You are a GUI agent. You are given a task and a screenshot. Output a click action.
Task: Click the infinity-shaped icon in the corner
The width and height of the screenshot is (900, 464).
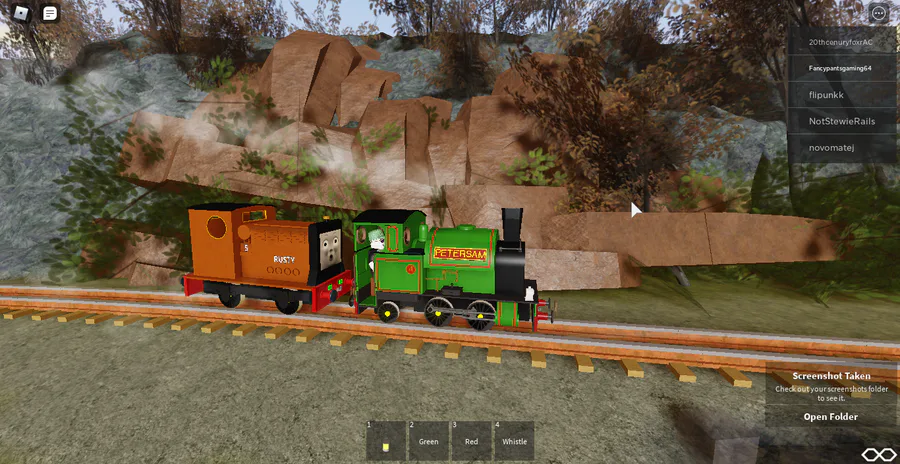click(879, 454)
